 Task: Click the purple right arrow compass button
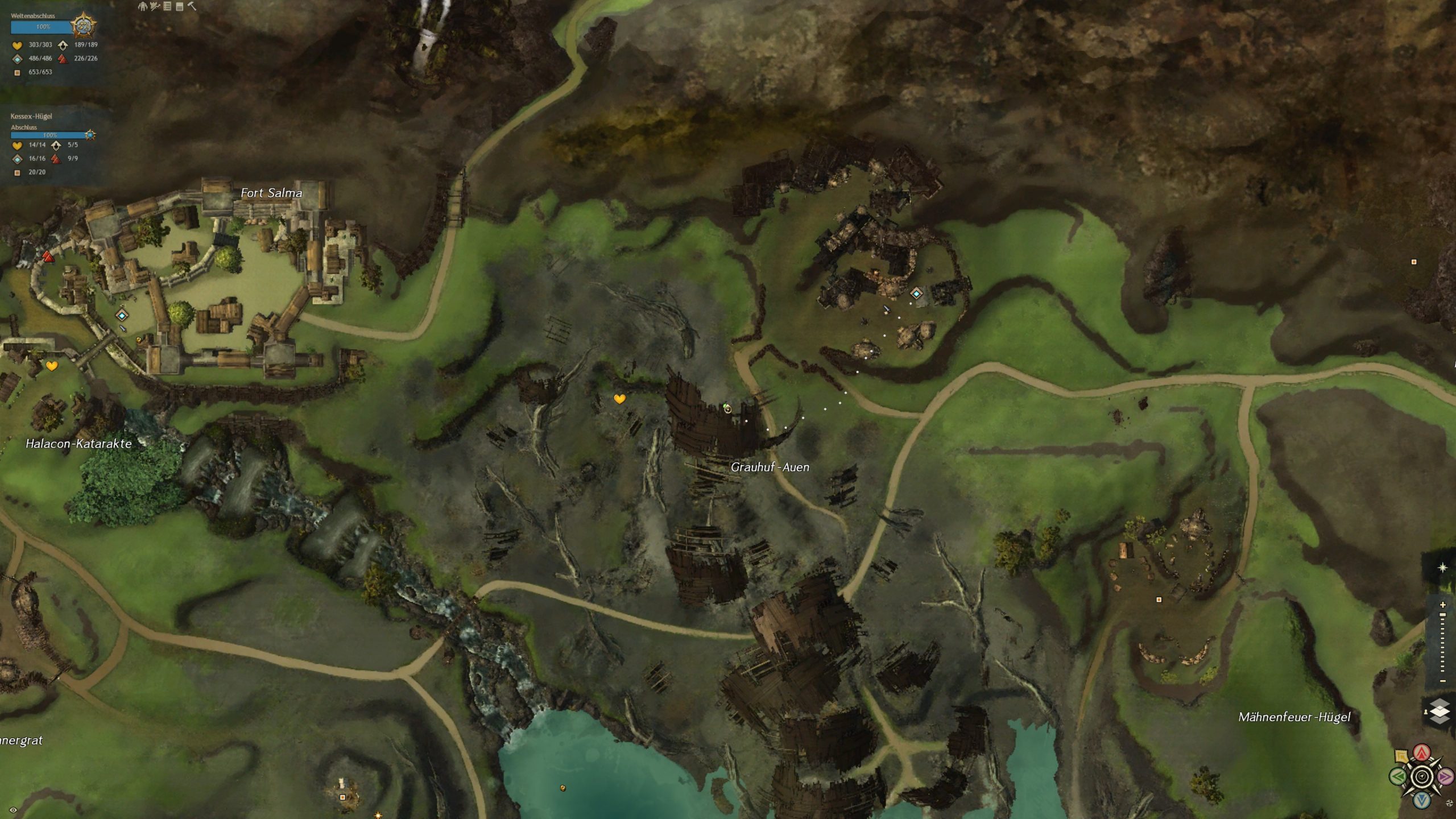click(1445, 776)
